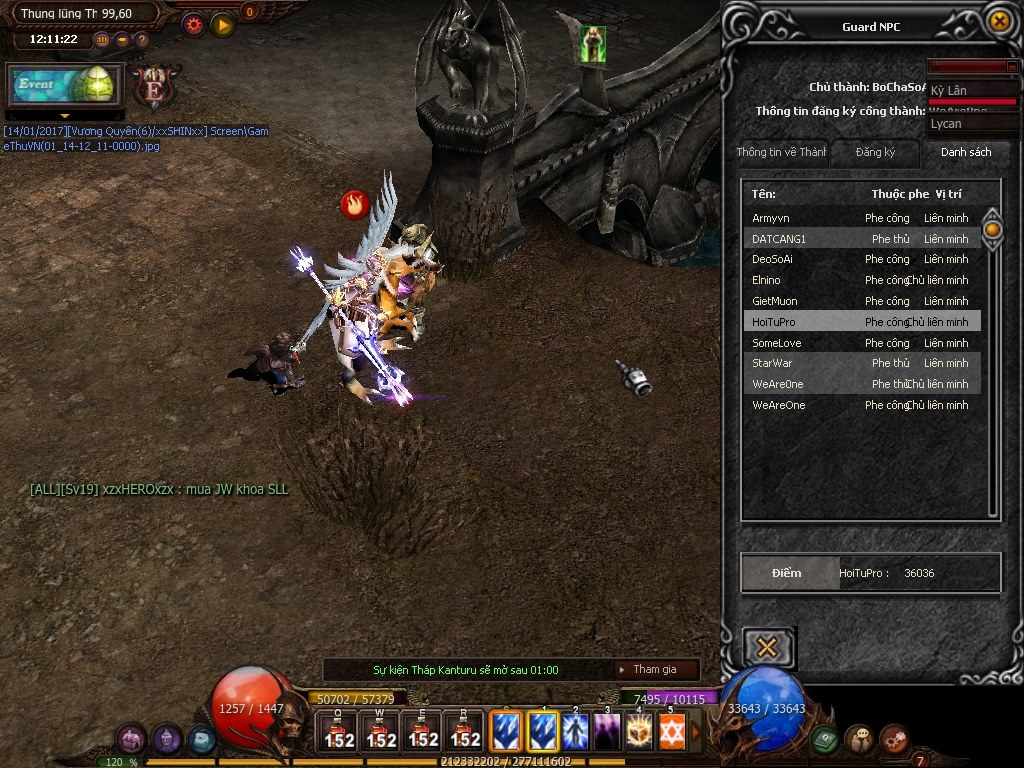Activate the orange hexagram skill in slot 5
The width and height of the screenshot is (1024, 768).
point(671,732)
